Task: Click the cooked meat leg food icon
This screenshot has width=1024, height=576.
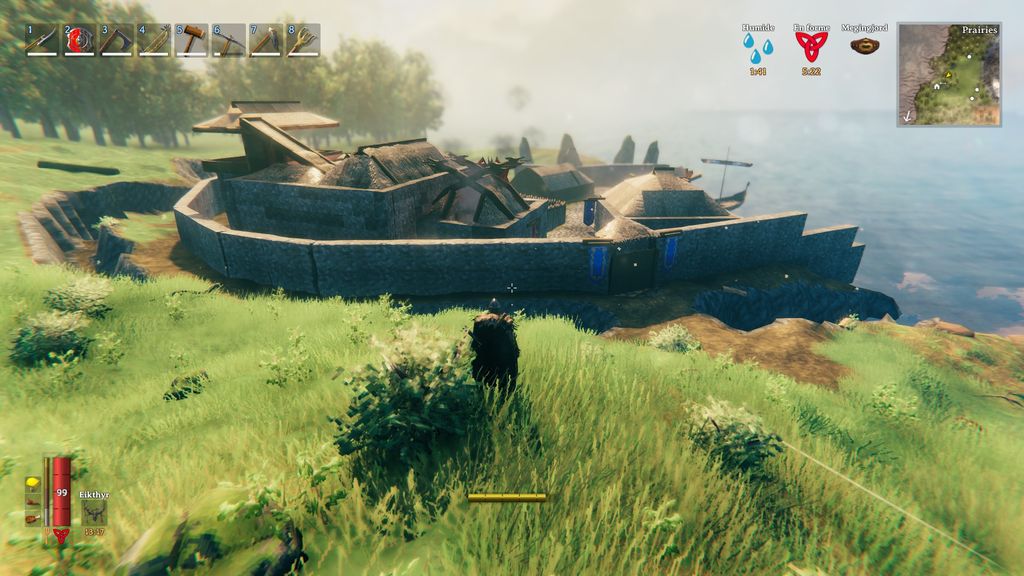Action: [x=32, y=518]
